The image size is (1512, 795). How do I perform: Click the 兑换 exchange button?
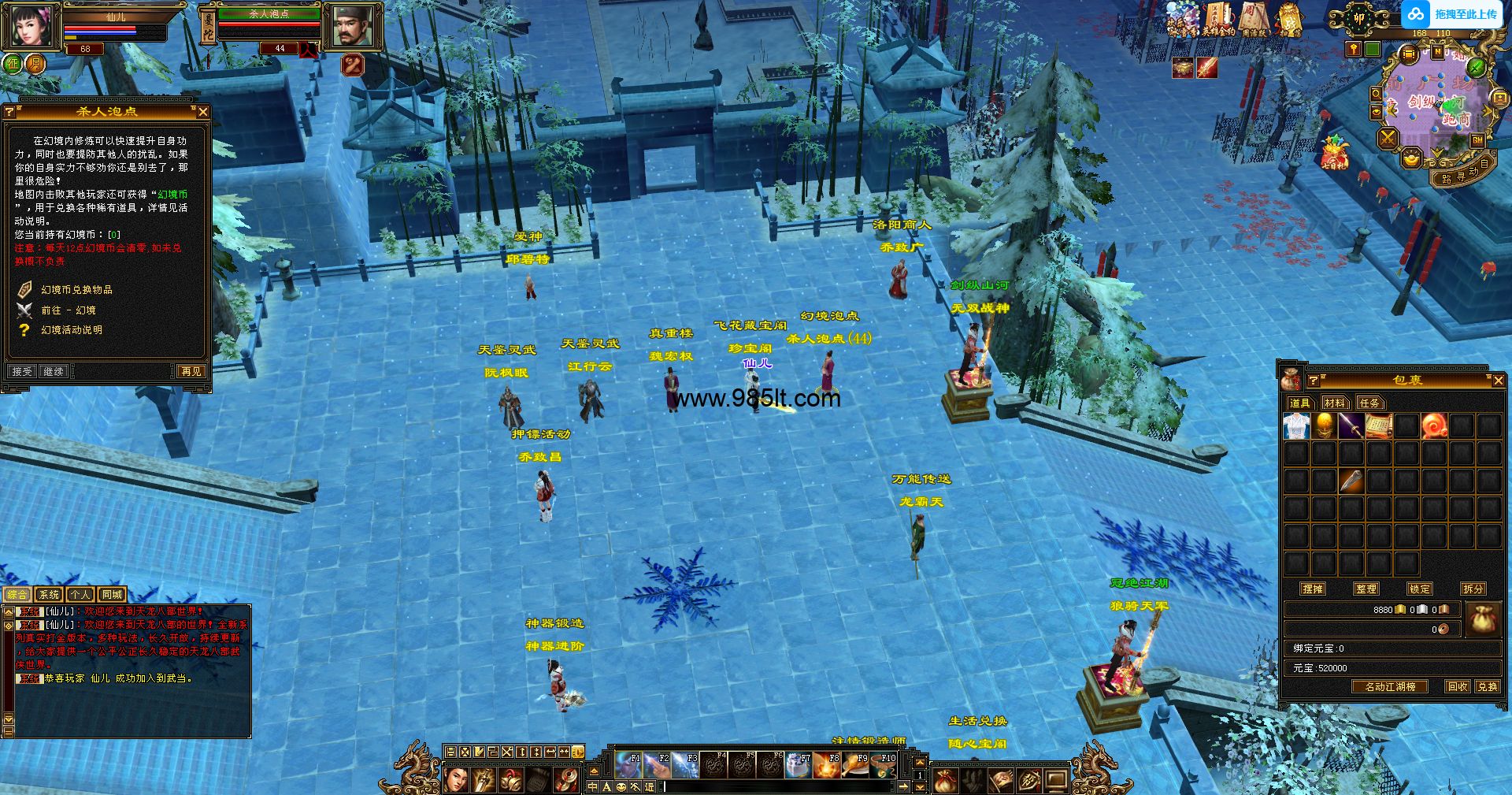pyautogui.click(x=1487, y=686)
